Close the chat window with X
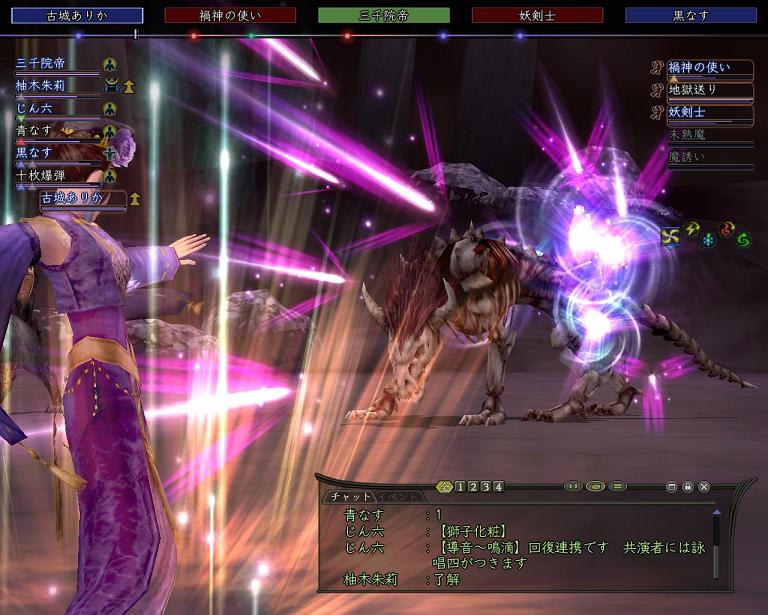Image resolution: width=768 pixels, height=615 pixels. (704, 487)
